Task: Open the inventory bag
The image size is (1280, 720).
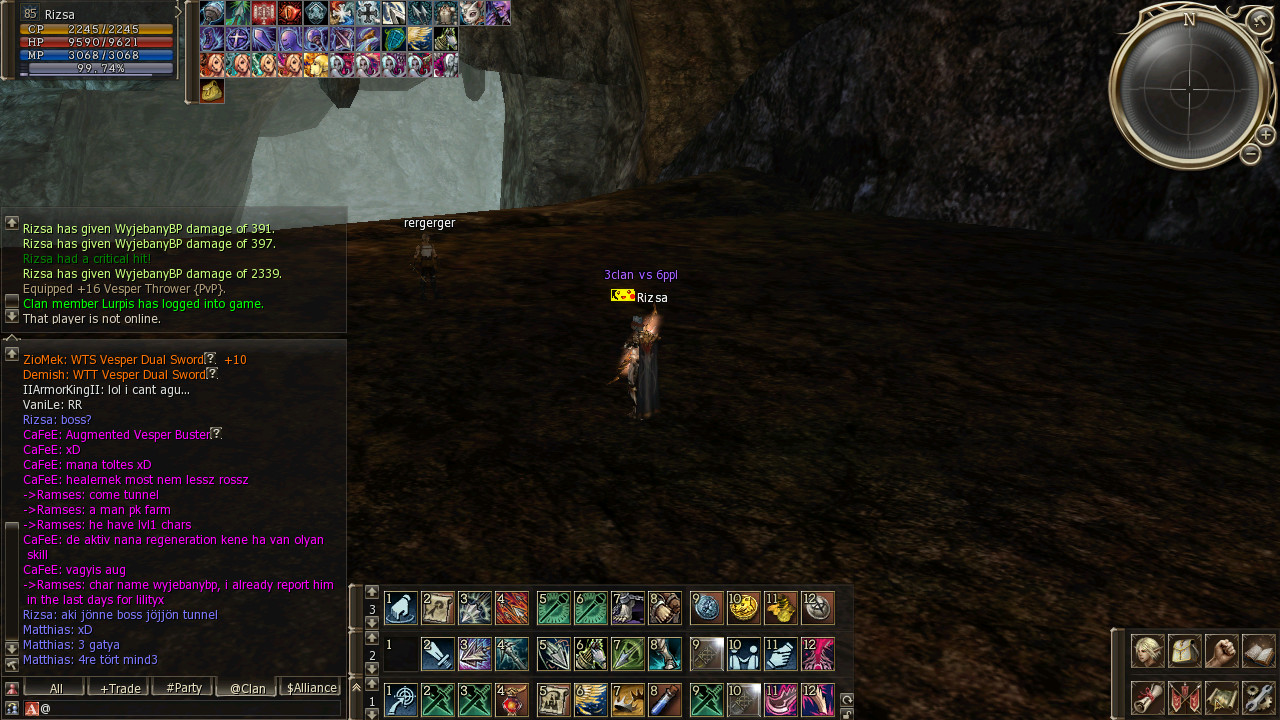Action: click(x=1184, y=651)
